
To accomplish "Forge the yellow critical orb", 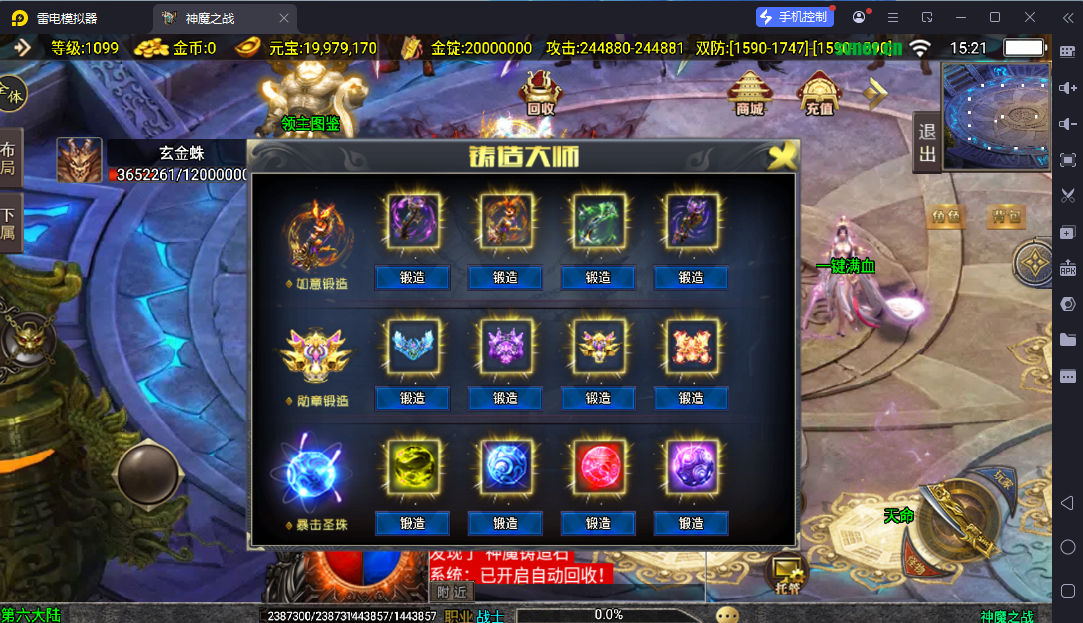I will pyautogui.click(x=412, y=523).
